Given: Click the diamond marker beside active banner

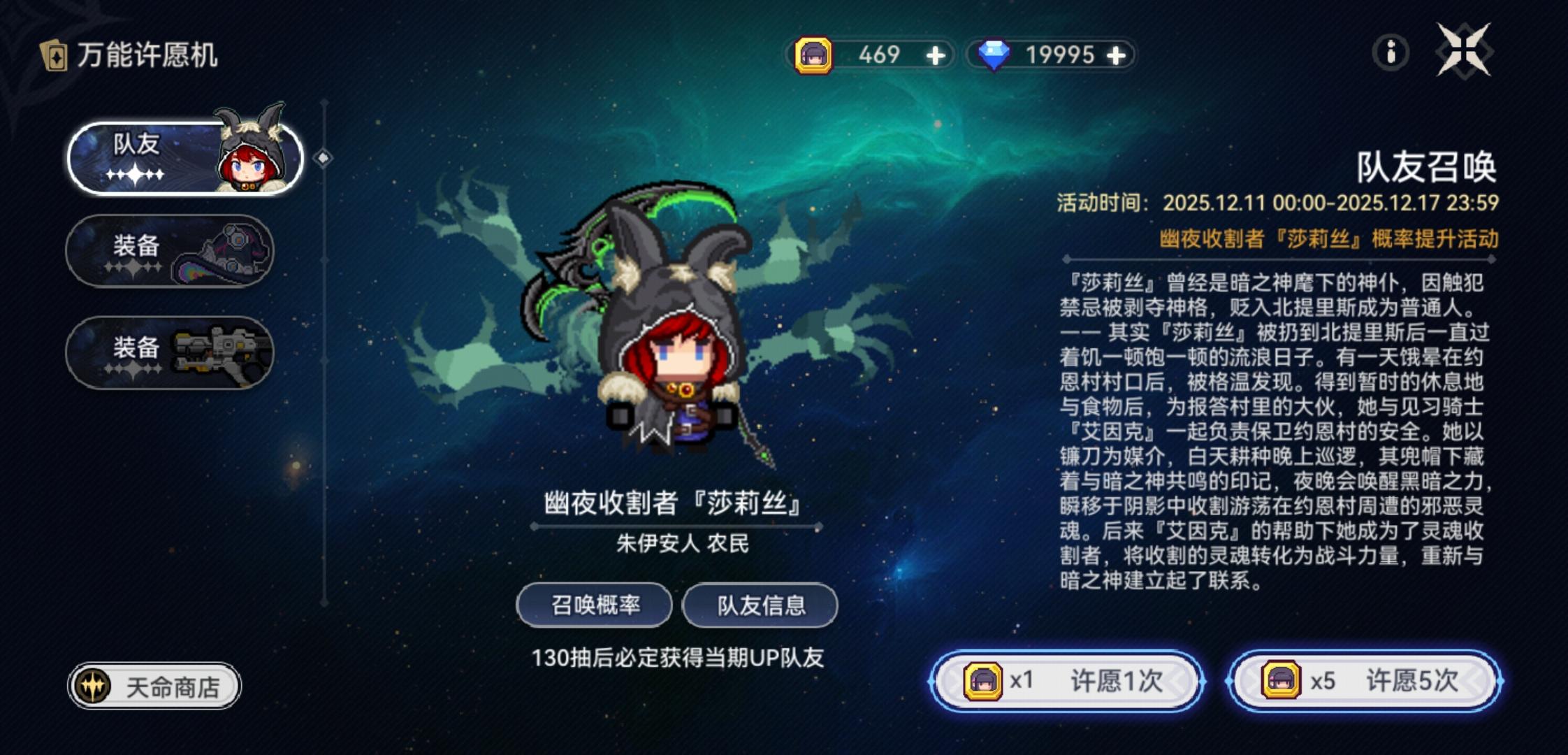Looking at the screenshot, I should tap(323, 159).
